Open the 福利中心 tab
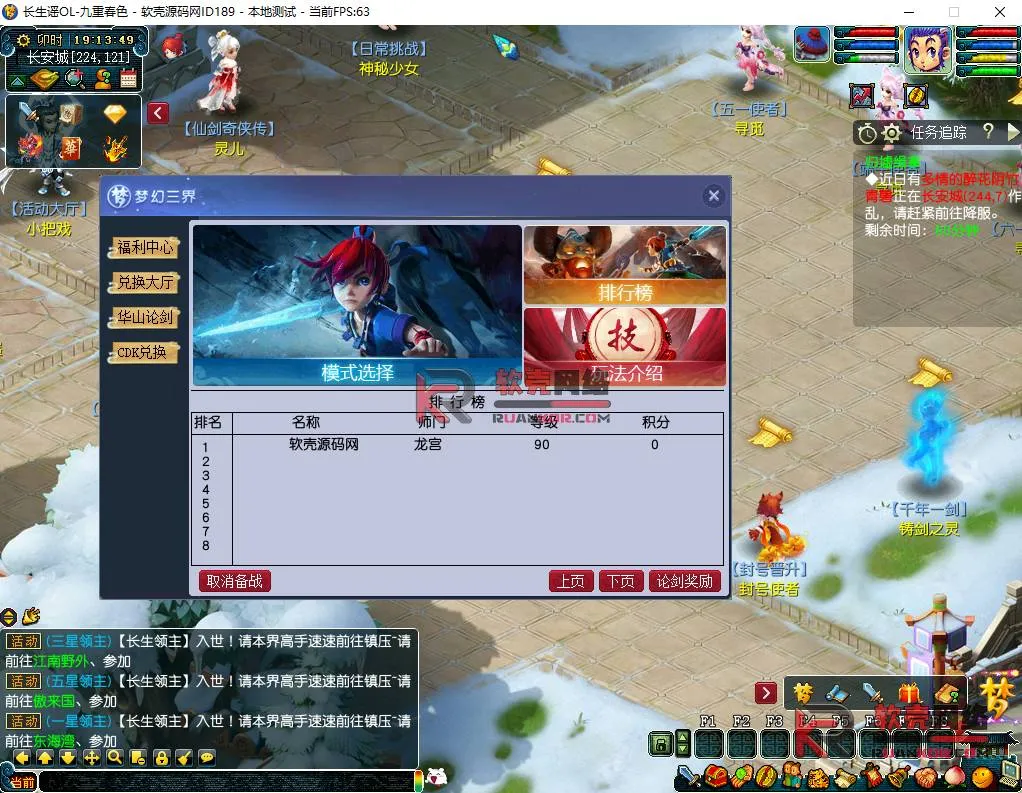1022x793 pixels. pyautogui.click(x=145, y=248)
